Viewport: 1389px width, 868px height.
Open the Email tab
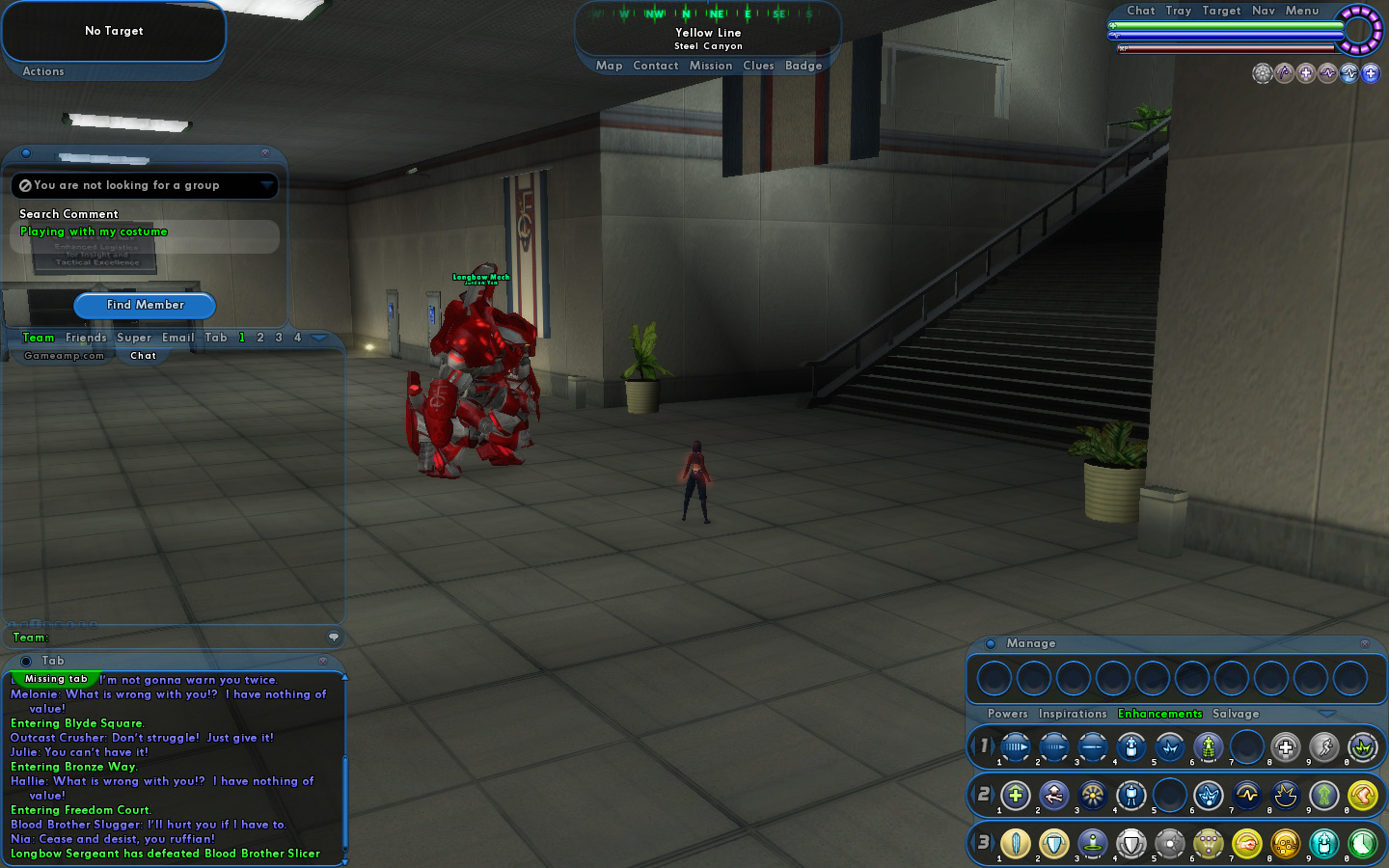177,338
